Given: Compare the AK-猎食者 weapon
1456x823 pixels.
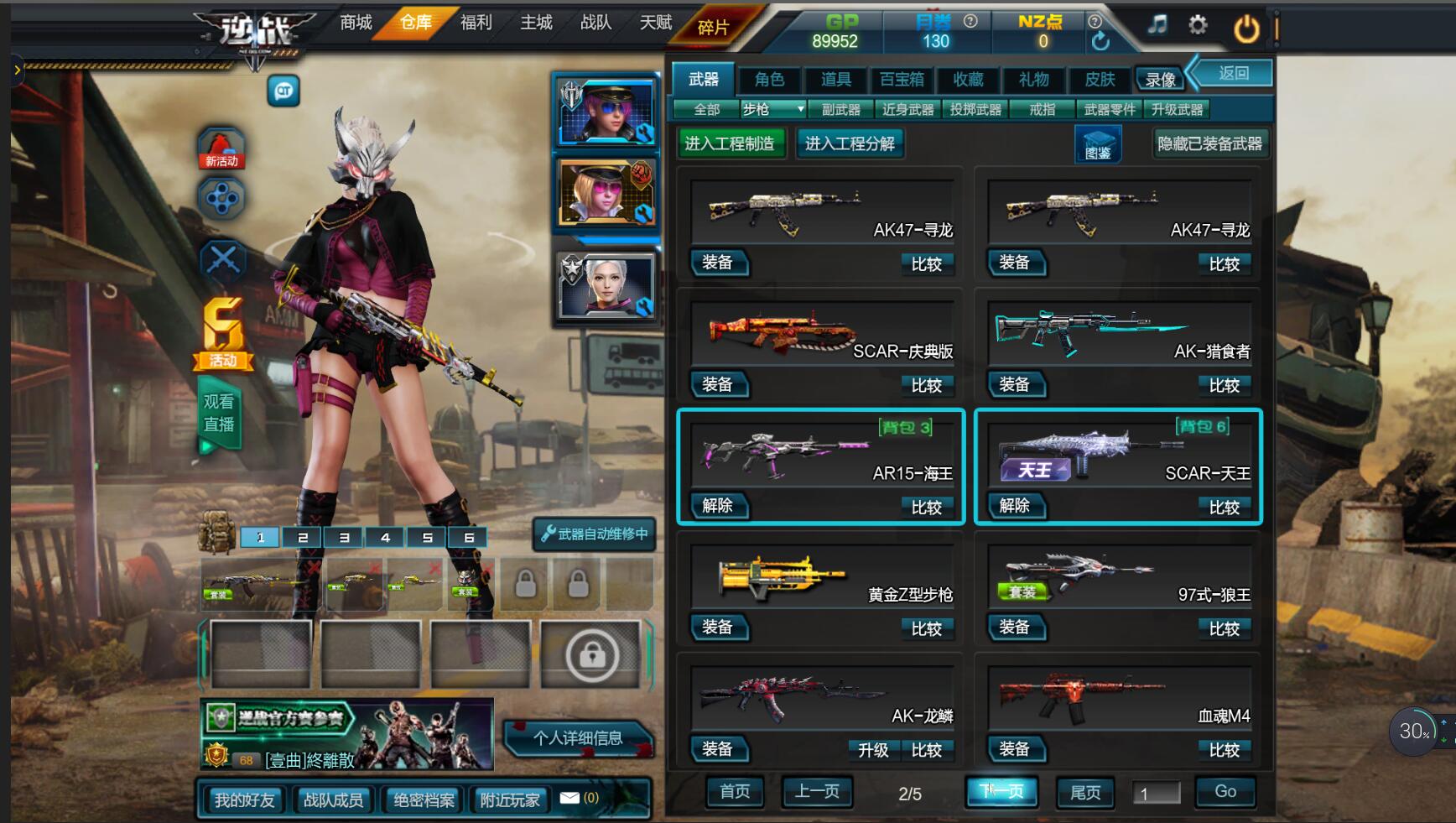Looking at the screenshot, I should 1224,385.
